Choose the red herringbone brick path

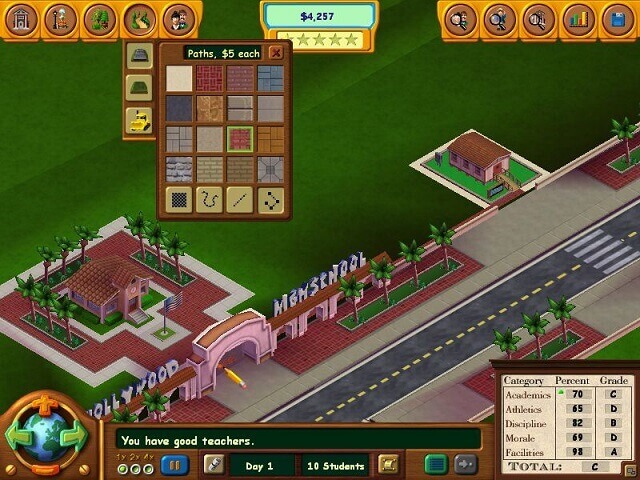[209, 78]
